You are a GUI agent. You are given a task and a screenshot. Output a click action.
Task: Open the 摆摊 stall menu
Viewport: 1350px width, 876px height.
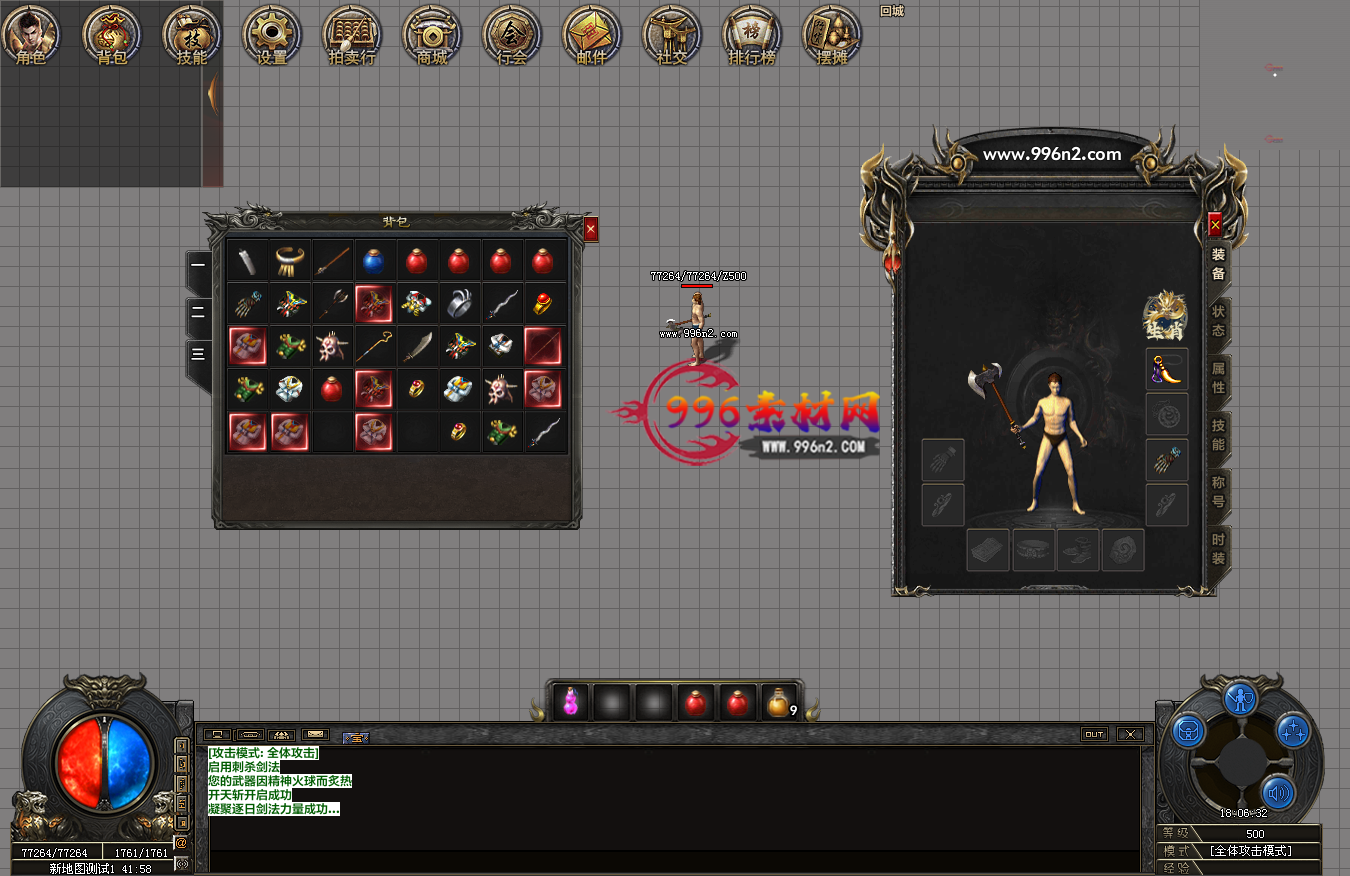831,35
